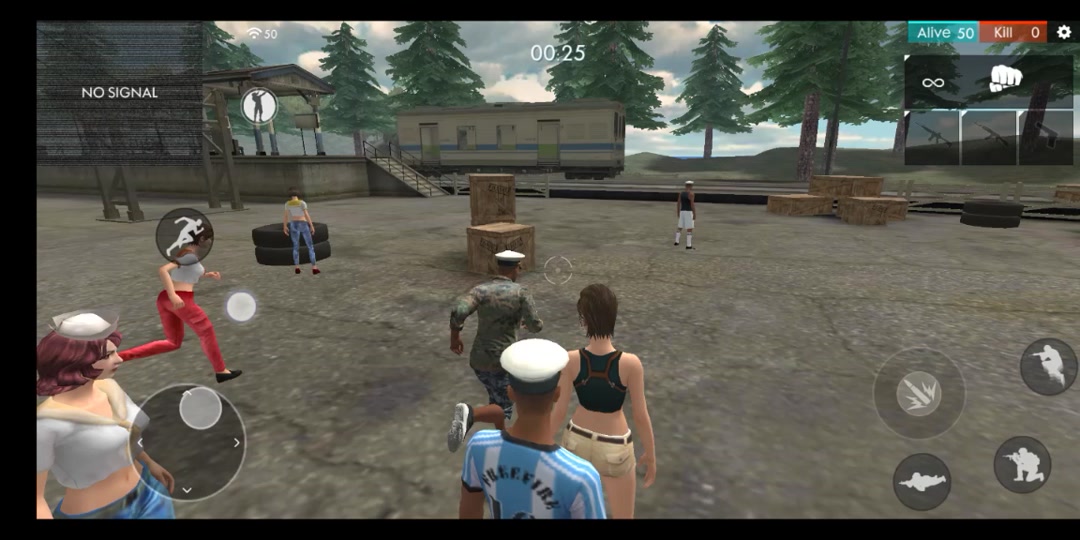Toggle the crouch kneeling soldier button
This screenshot has height=540, width=1080.
tap(1022, 464)
